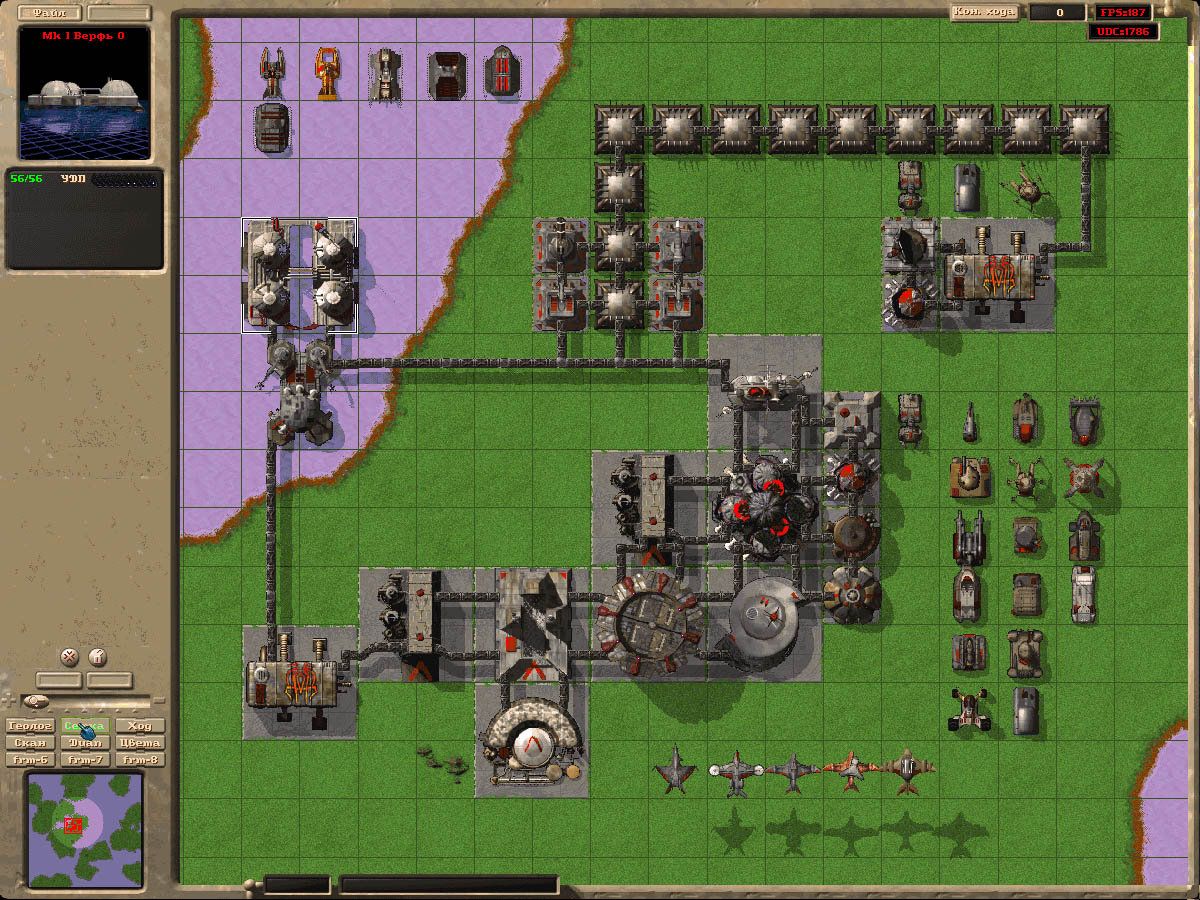Viewport: 1200px width, 900px height.
Task: Toggle the frm-6 button
Action: coord(30,760)
